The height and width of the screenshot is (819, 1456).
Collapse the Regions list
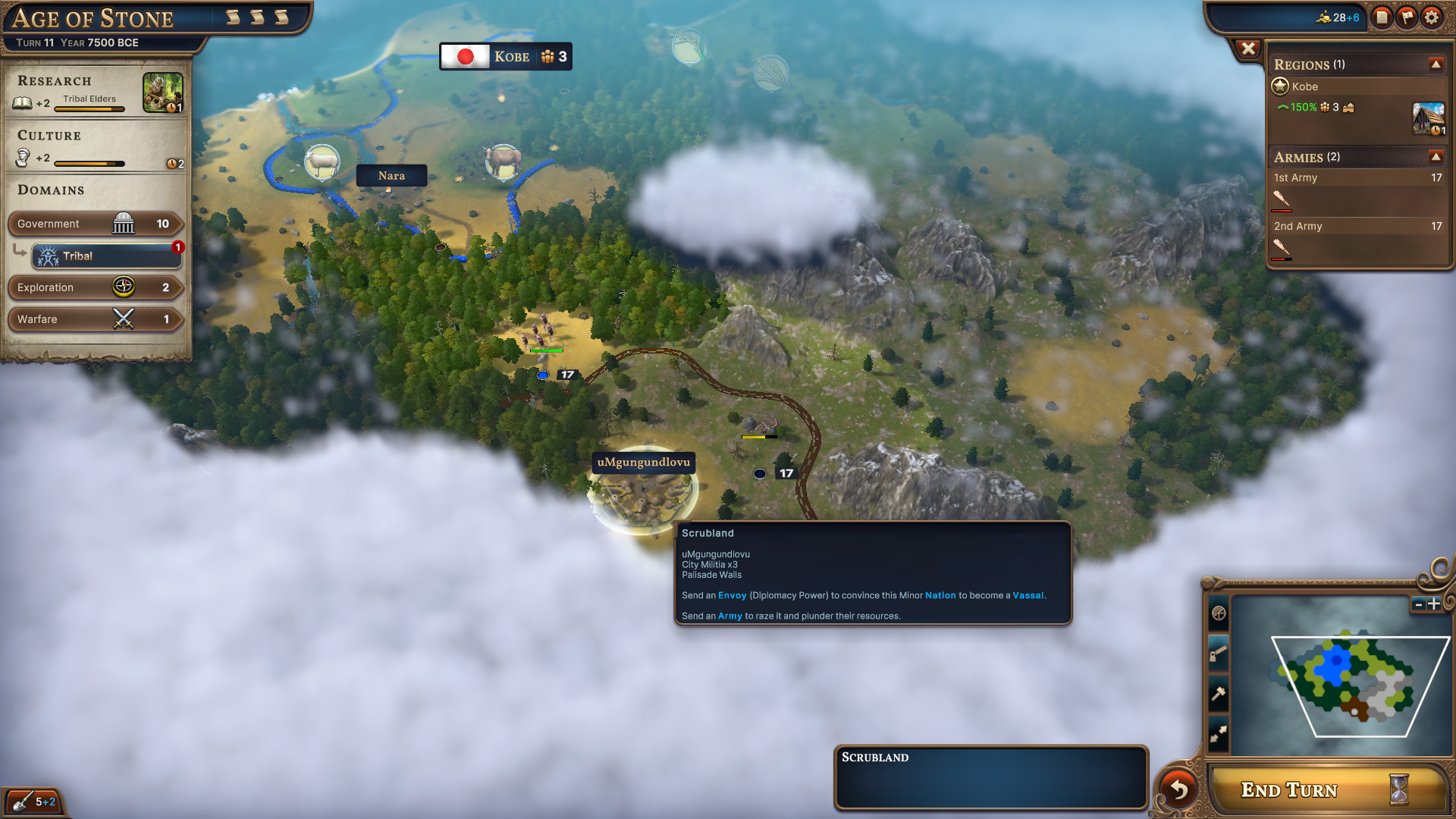[1436, 64]
